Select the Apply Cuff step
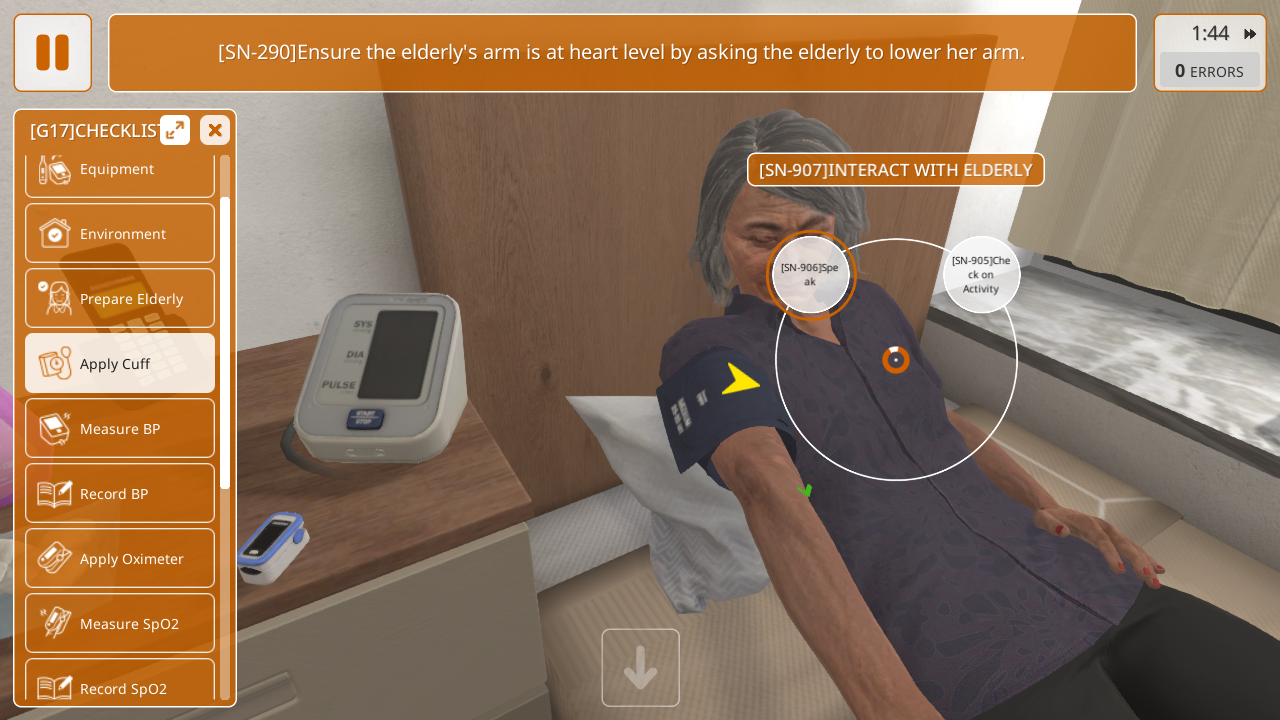Screen dimensions: 1280x720 tap(120, 364)
